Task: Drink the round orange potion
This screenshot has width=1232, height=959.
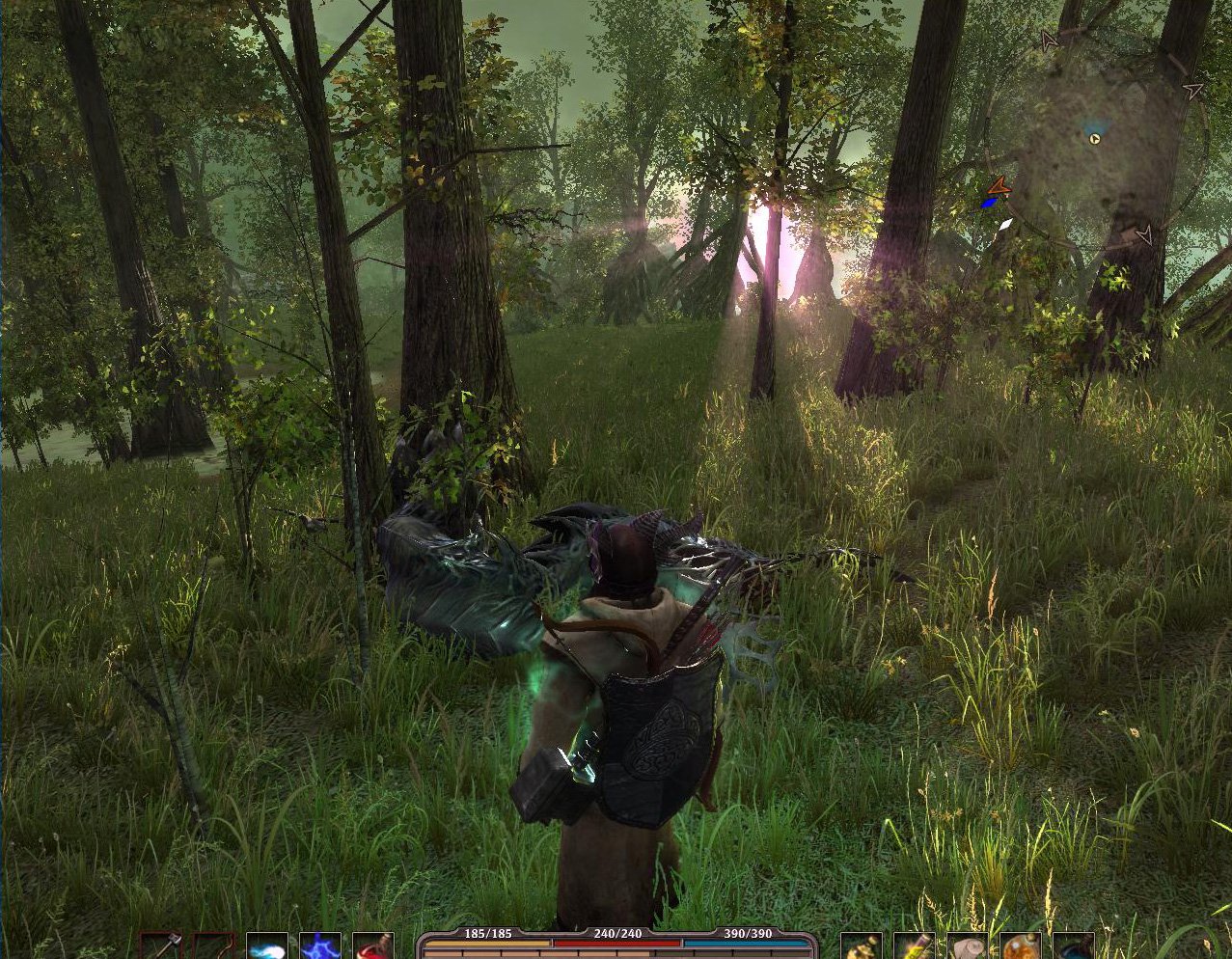Action: [1020, 946]
